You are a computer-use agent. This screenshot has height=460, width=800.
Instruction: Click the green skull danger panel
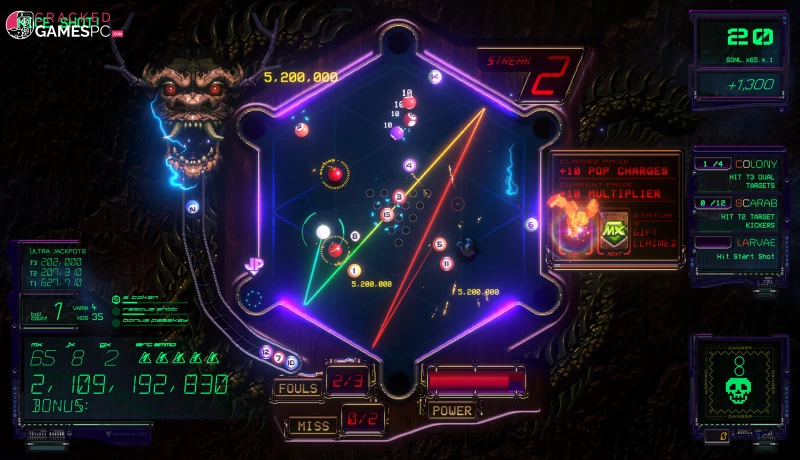(739, 381)
